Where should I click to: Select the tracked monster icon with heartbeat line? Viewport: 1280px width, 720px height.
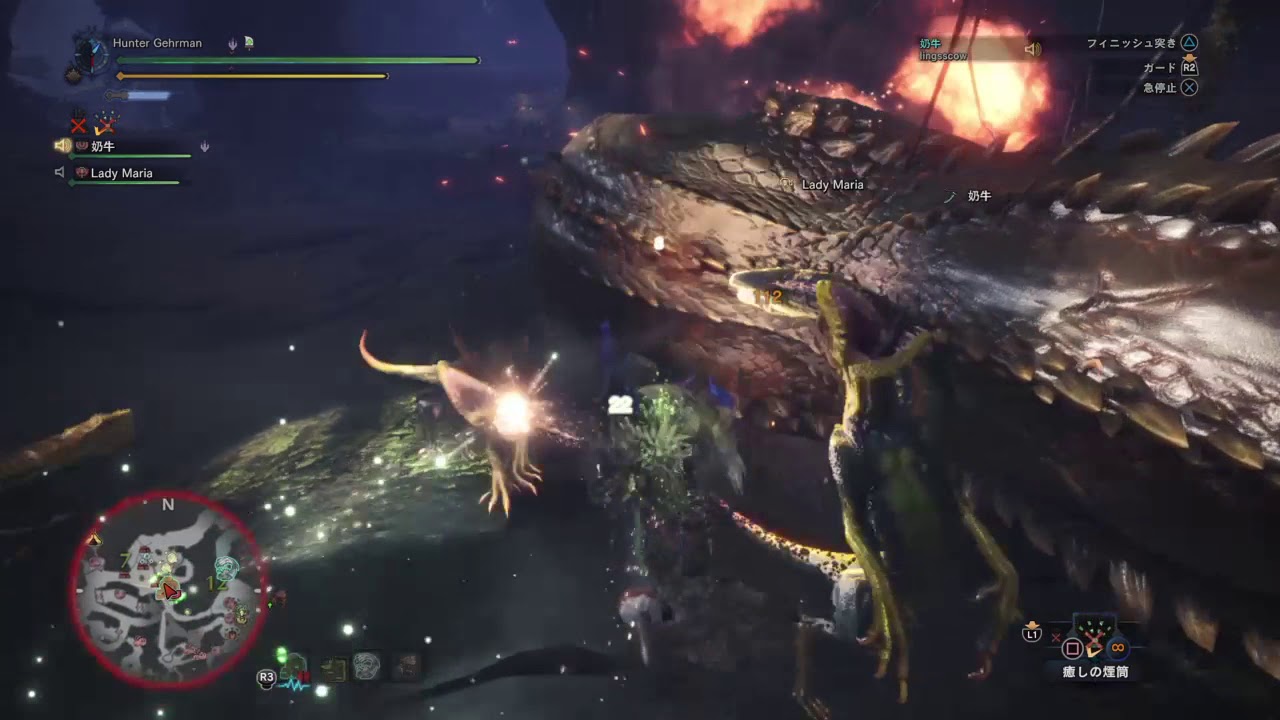[293, 669]
